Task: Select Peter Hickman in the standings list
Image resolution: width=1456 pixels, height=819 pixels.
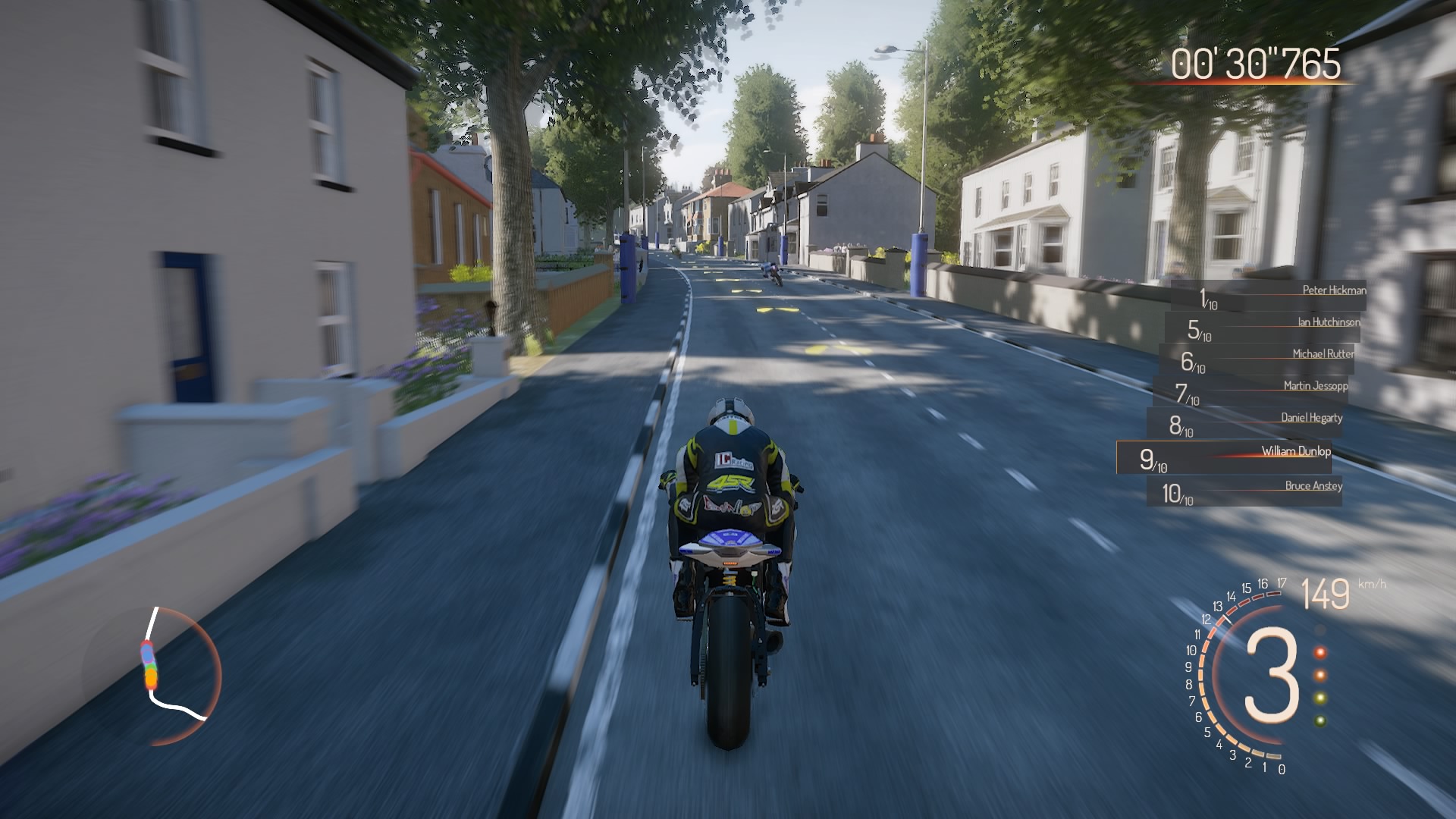Action: pos(1268,297)
